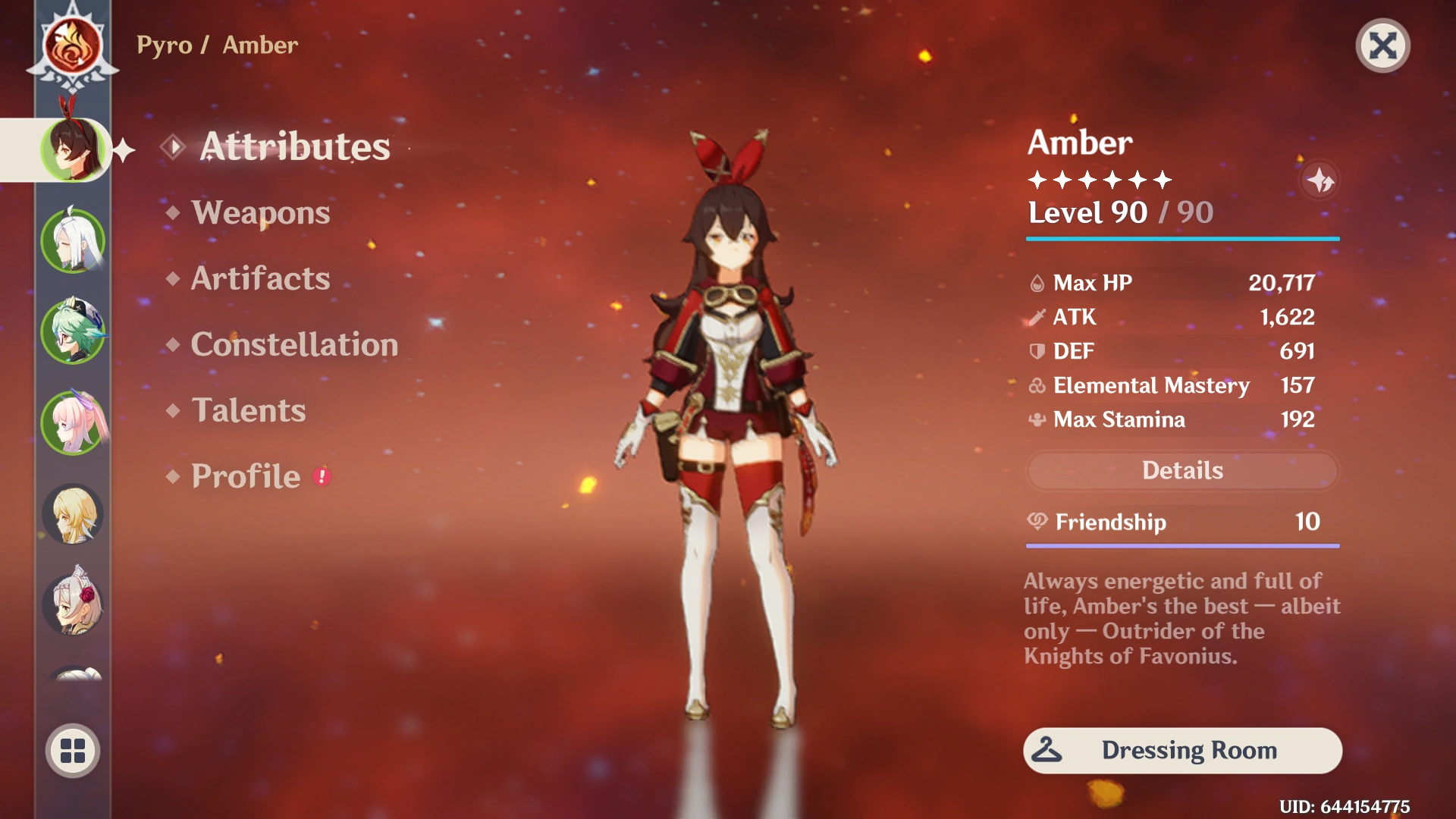Switch to the Weapons tab

click(x=261, y=213)
